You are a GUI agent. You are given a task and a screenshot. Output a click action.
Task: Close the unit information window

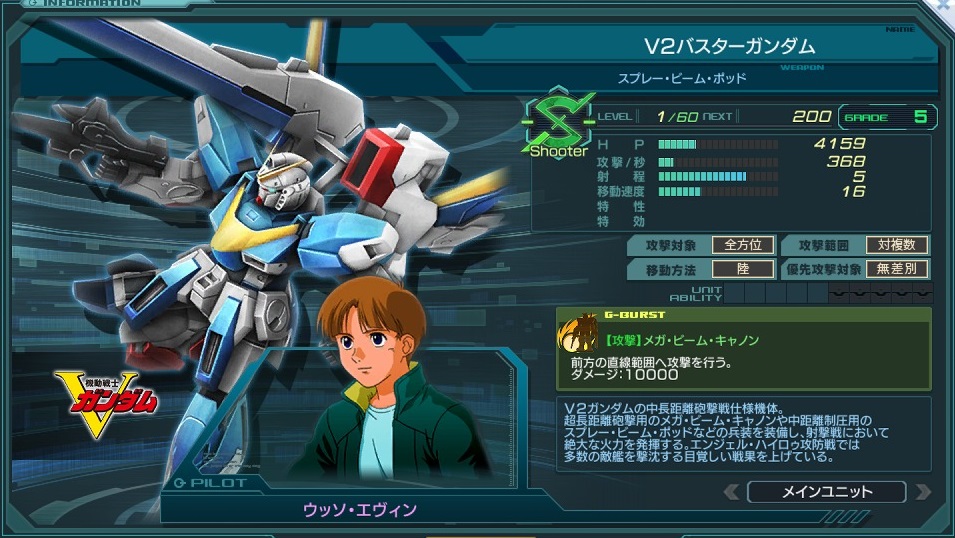[x=944, y=6]
